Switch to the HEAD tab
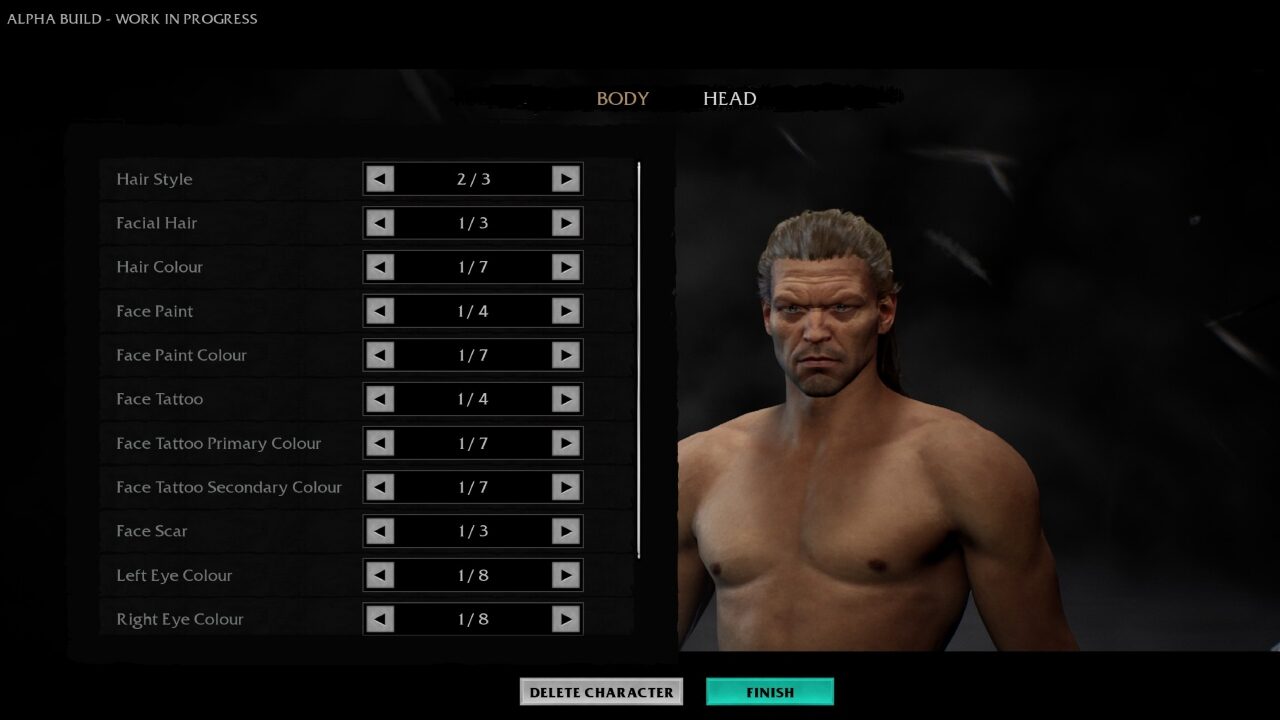Image resolution: width=1280 pixels, height=720 pixels. click(x=729, y=99)
